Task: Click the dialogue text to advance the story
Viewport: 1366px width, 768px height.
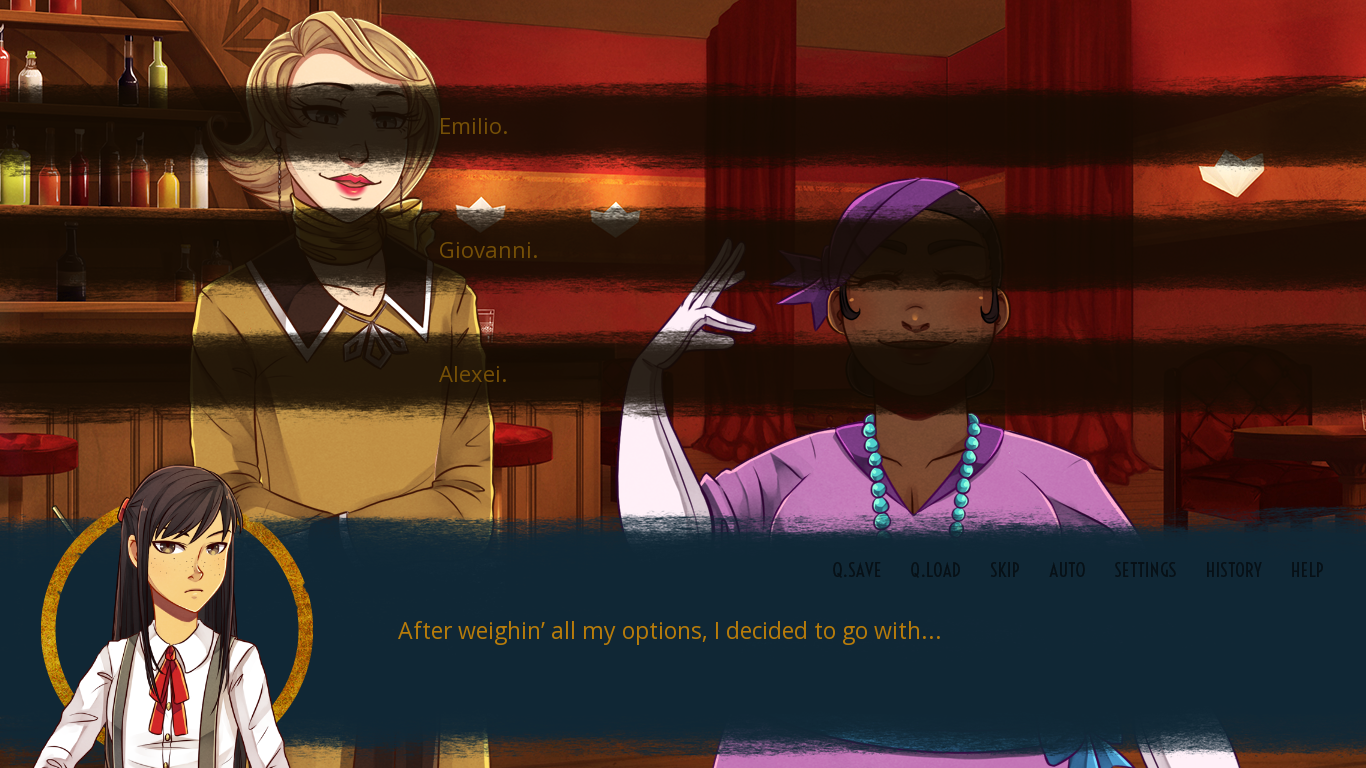Action: [x=668, y=631]
